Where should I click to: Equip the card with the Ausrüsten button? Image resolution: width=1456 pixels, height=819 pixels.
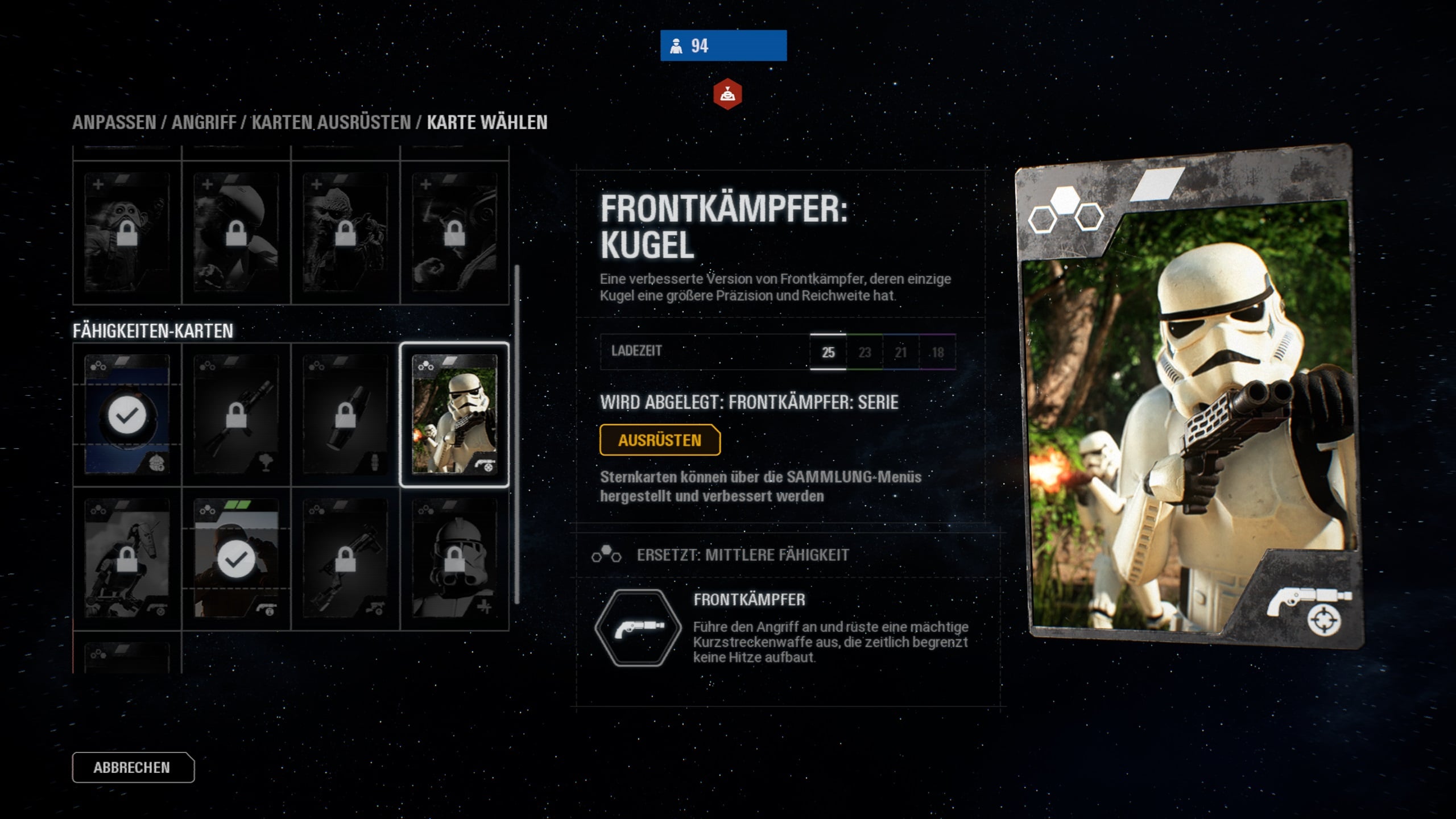tap(660, 440)
